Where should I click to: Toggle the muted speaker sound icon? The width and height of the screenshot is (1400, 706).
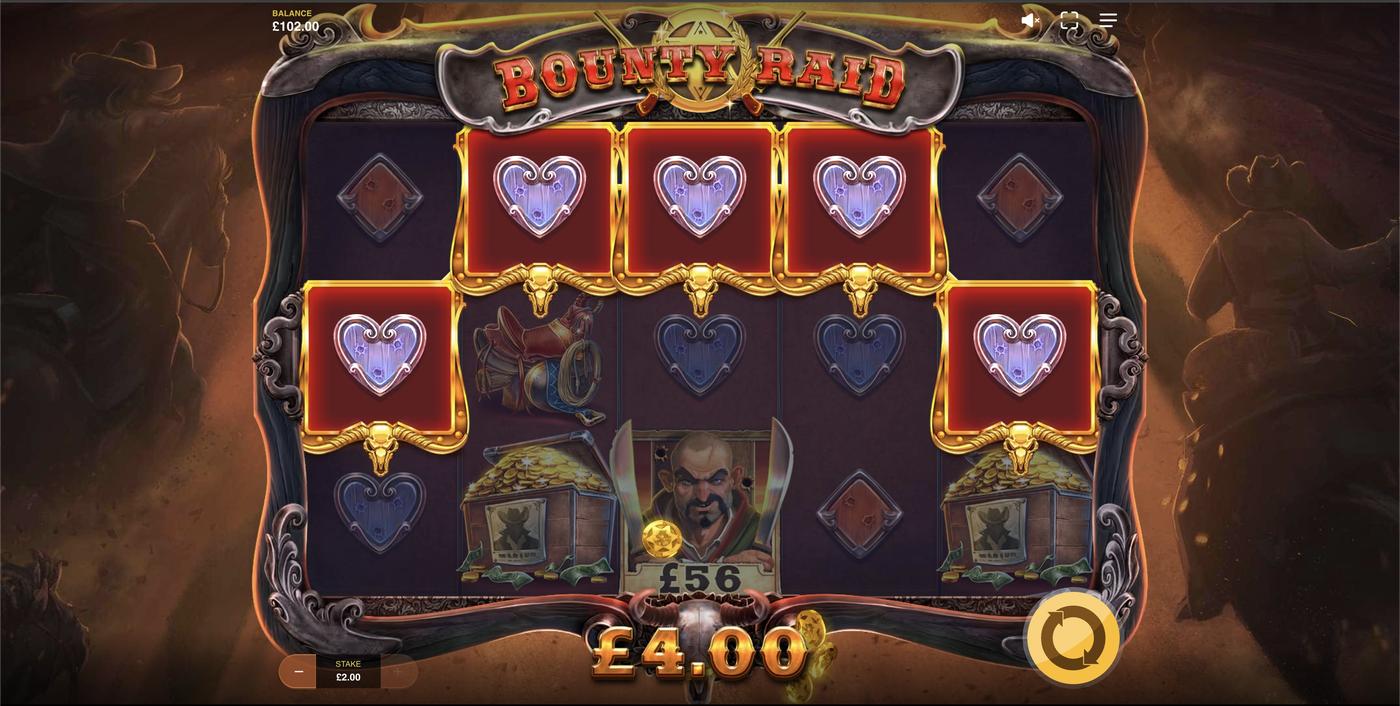point(1030,20)
